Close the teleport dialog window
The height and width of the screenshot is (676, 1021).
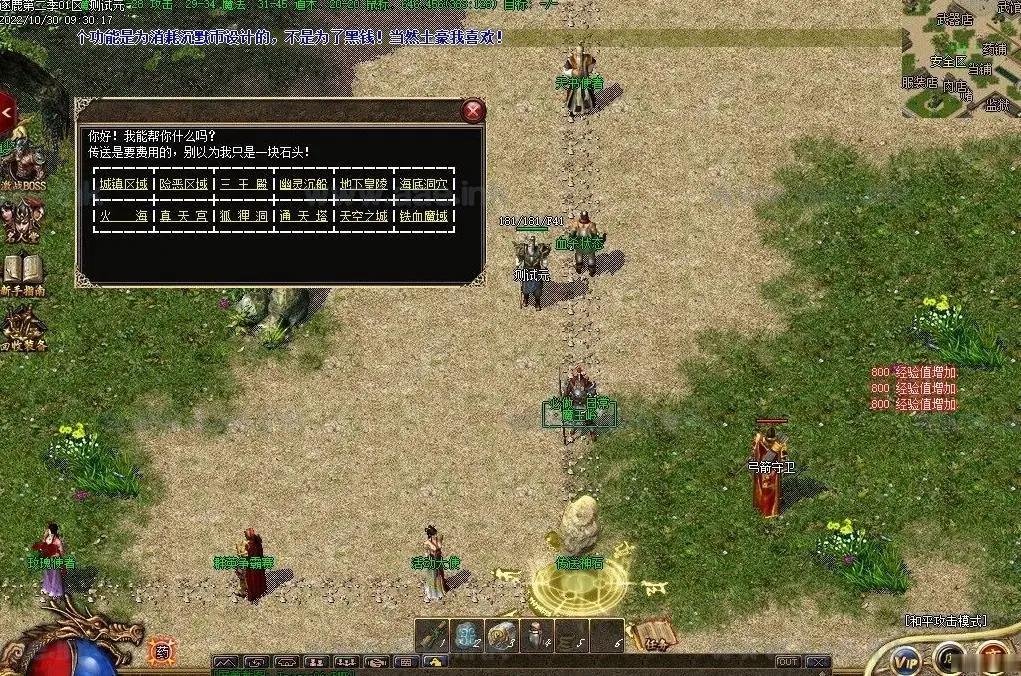473,111
